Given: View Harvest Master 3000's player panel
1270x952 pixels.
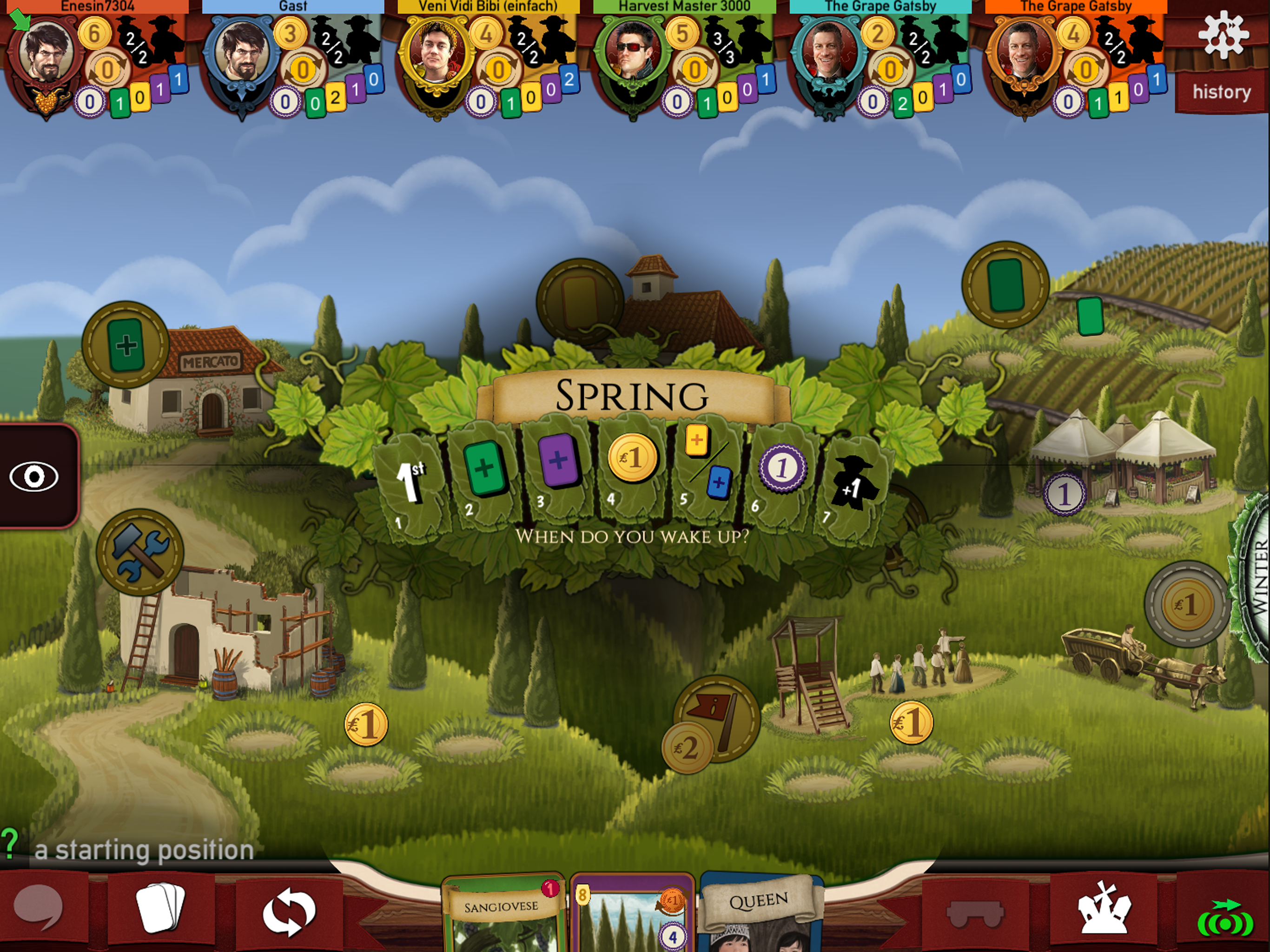Looking at the screenshot, I should click(x=684, y=60).
